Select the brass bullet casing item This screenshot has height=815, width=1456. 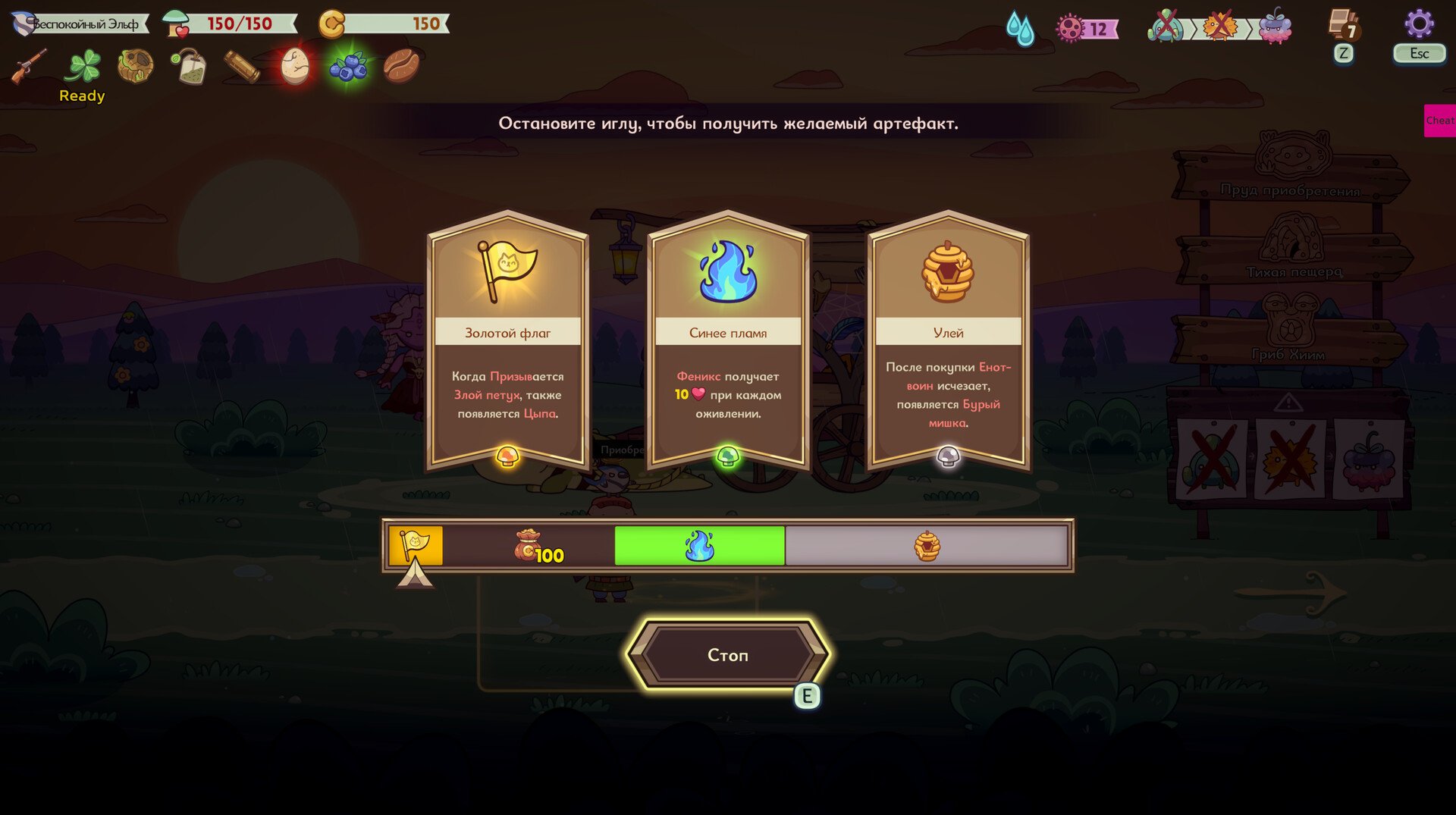(242, 67)
